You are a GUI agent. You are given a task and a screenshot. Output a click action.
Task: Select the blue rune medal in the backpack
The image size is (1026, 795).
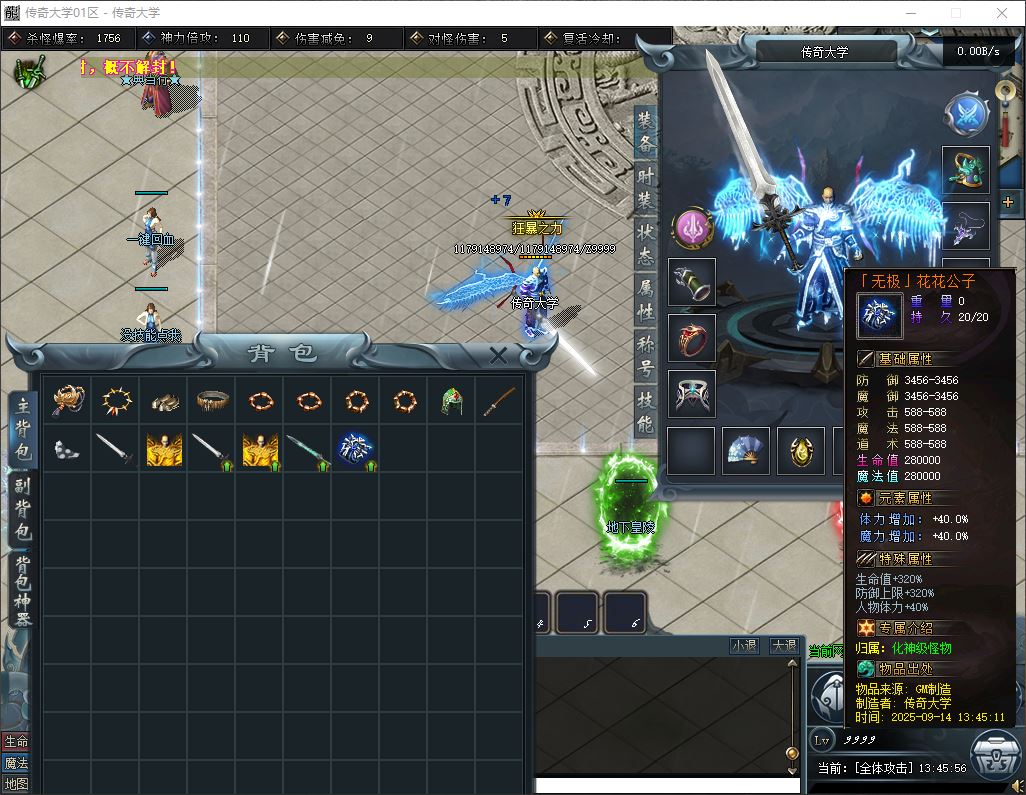356,449
